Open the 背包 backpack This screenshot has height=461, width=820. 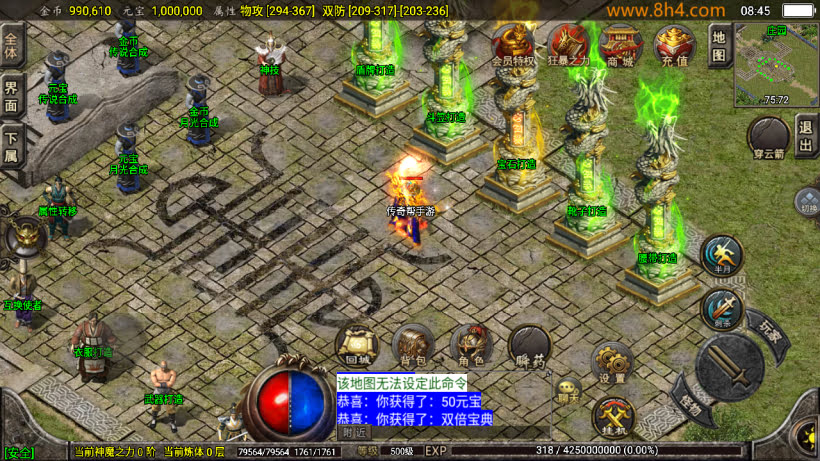413,345
